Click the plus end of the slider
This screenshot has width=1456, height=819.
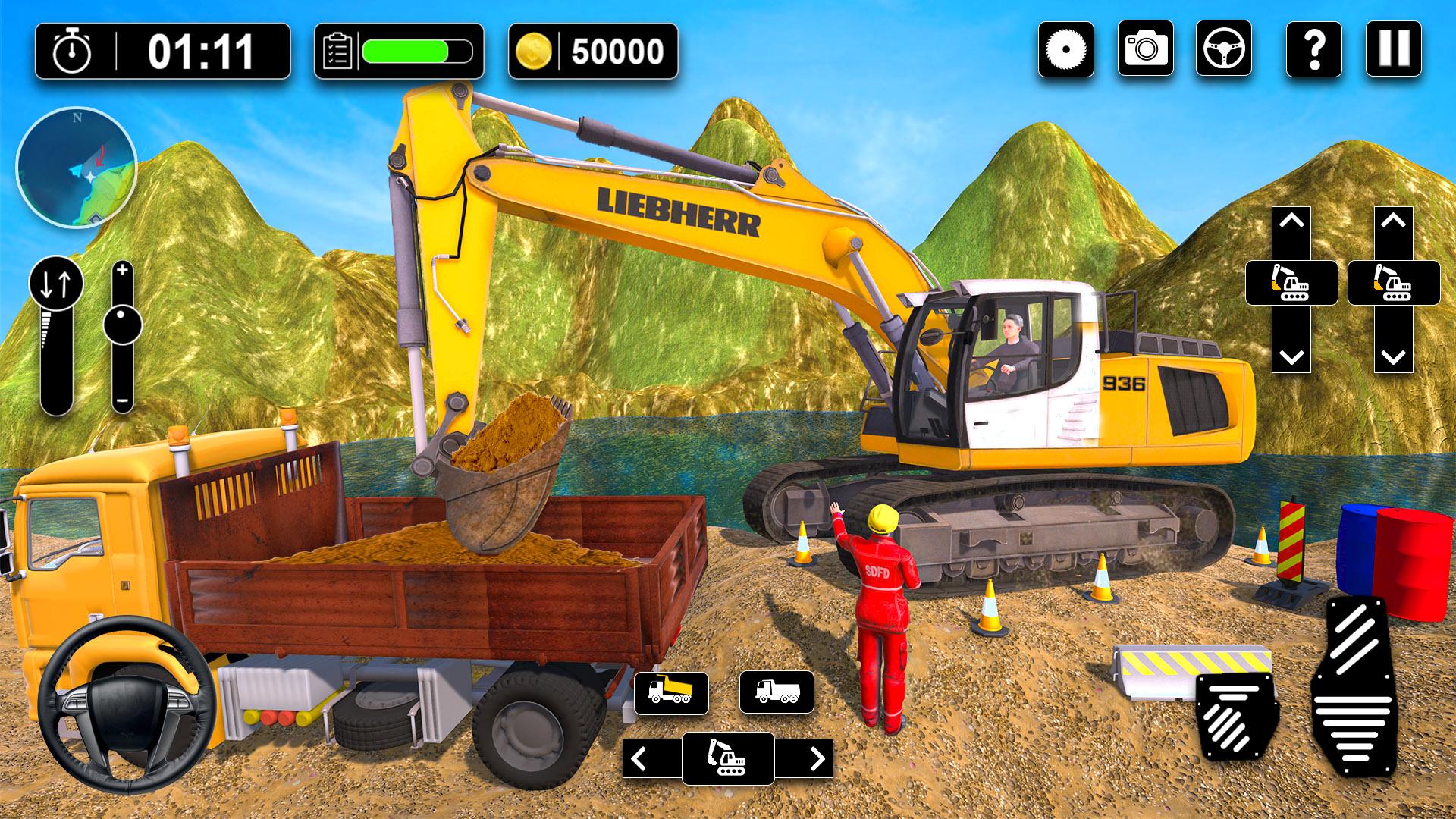click(x=123, y=271)
